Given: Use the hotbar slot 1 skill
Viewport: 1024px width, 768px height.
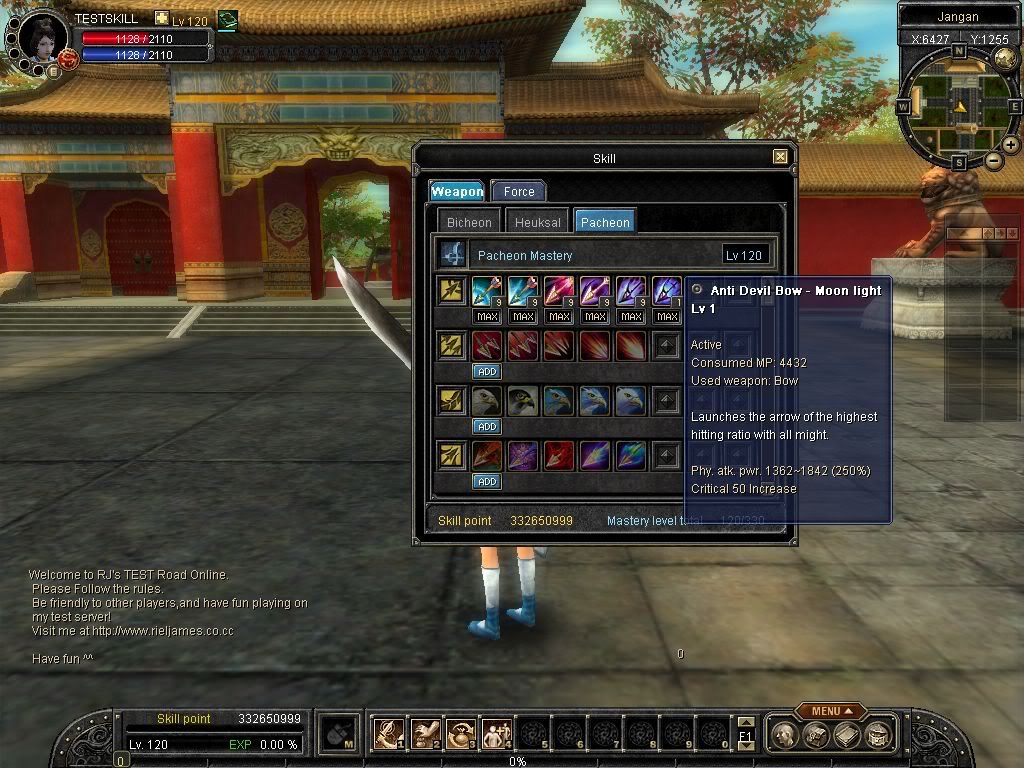Looking at the screenshot, I should [x=387, y=734].
